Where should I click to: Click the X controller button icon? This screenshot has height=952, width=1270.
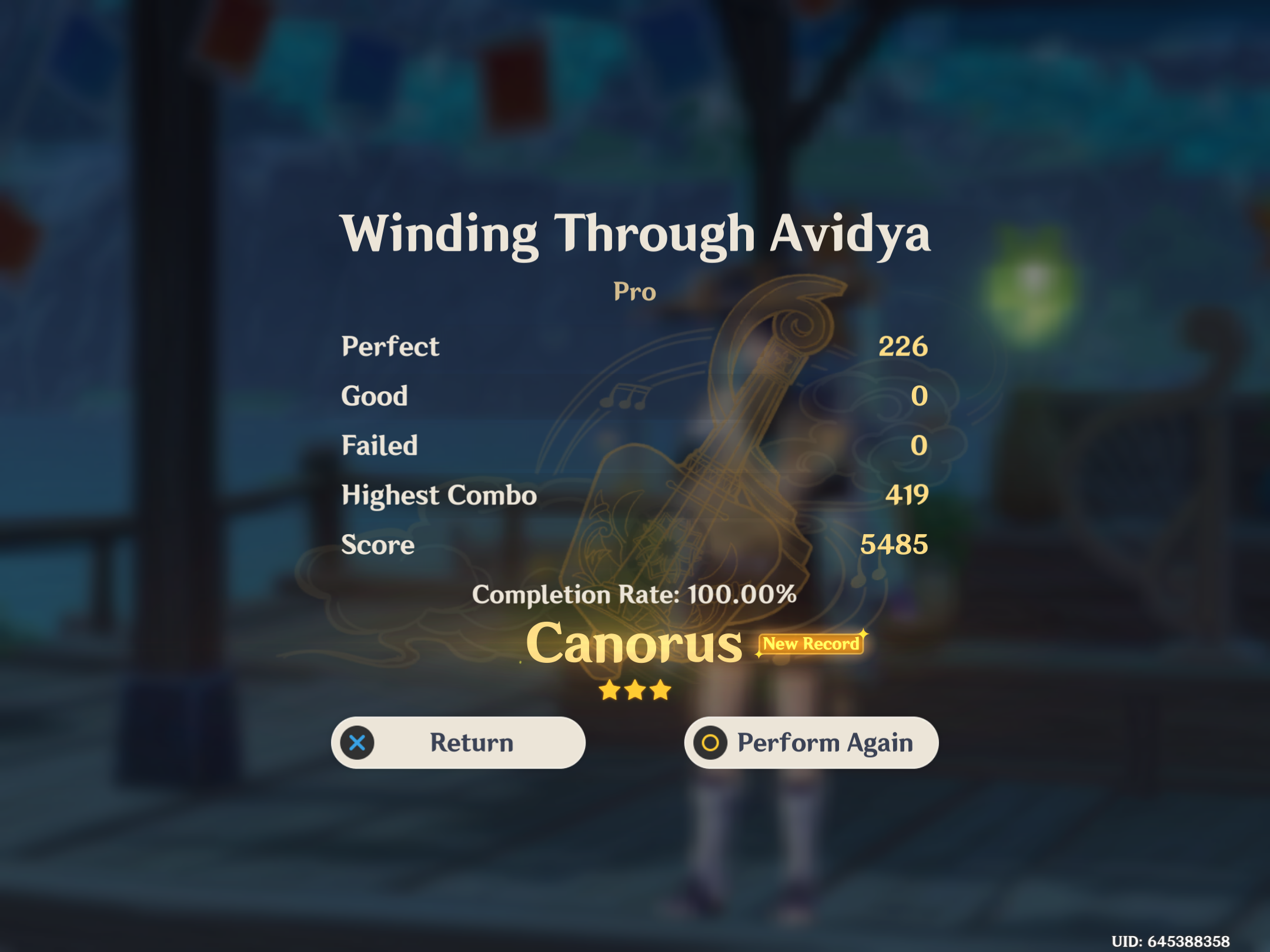[x=359, y=742]
